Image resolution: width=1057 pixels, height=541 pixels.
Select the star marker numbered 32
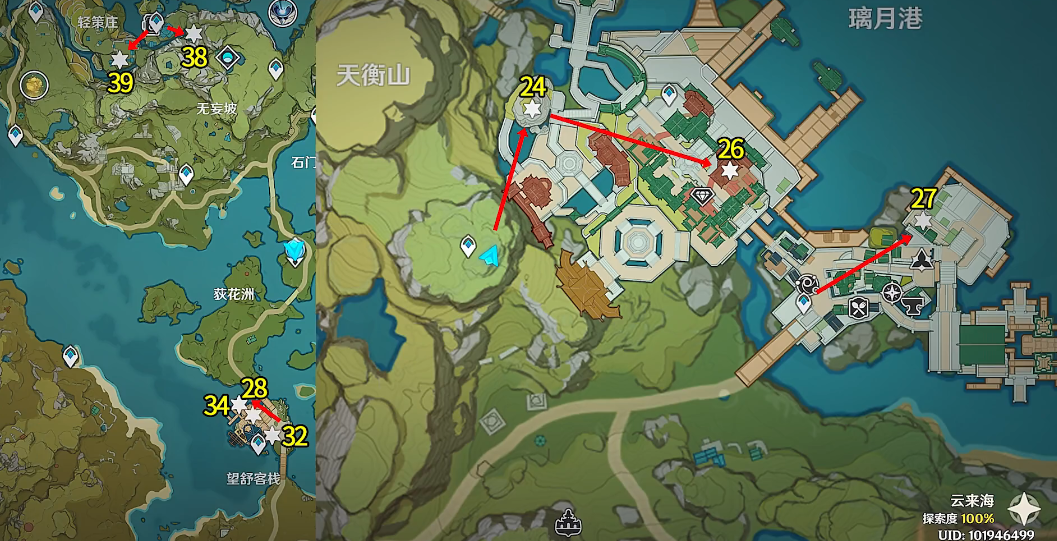272,435
